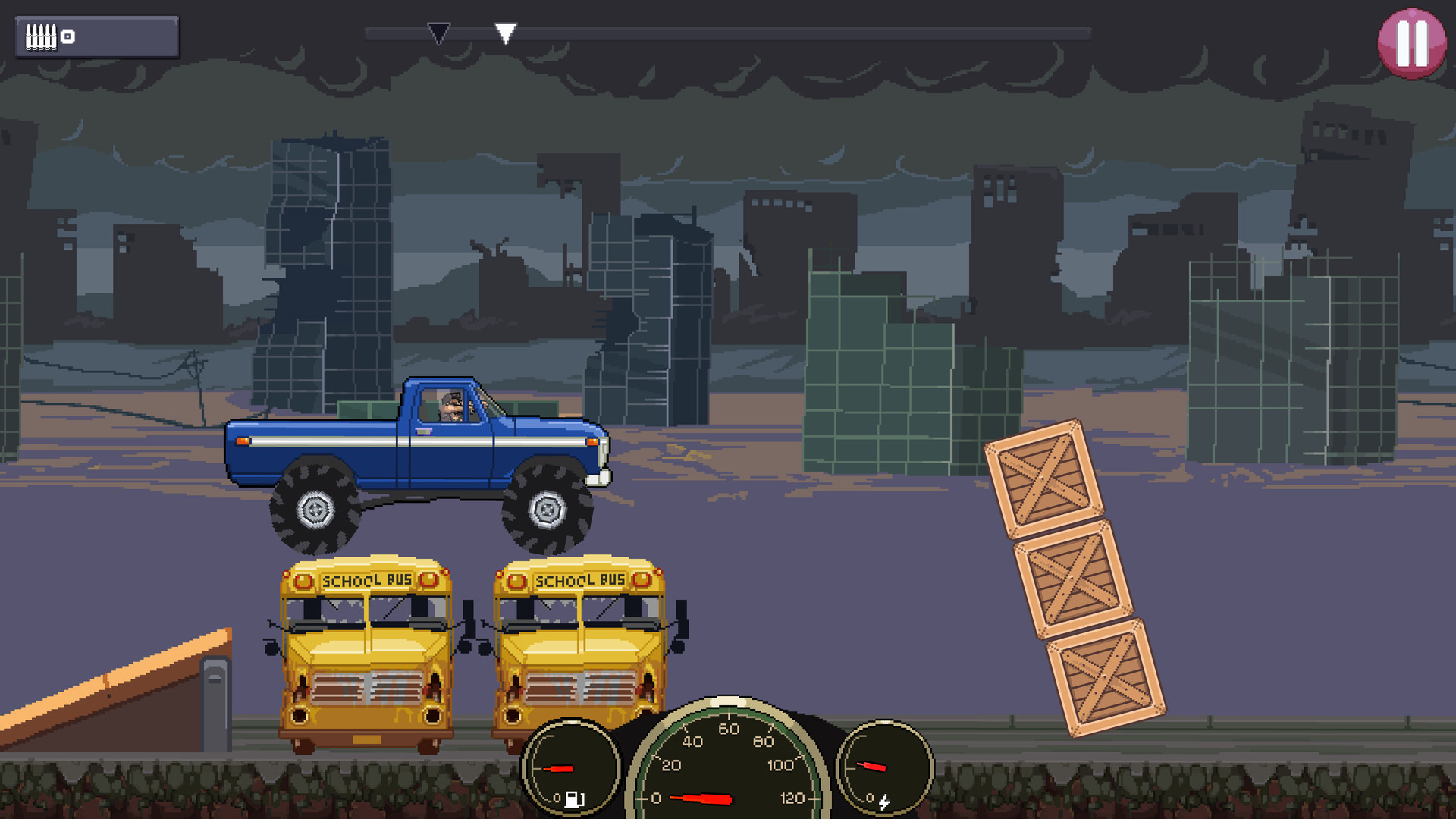The image size is (1456, 819).
Task: Click the ammo counter circle icon
Action: [x=67, y=35]
